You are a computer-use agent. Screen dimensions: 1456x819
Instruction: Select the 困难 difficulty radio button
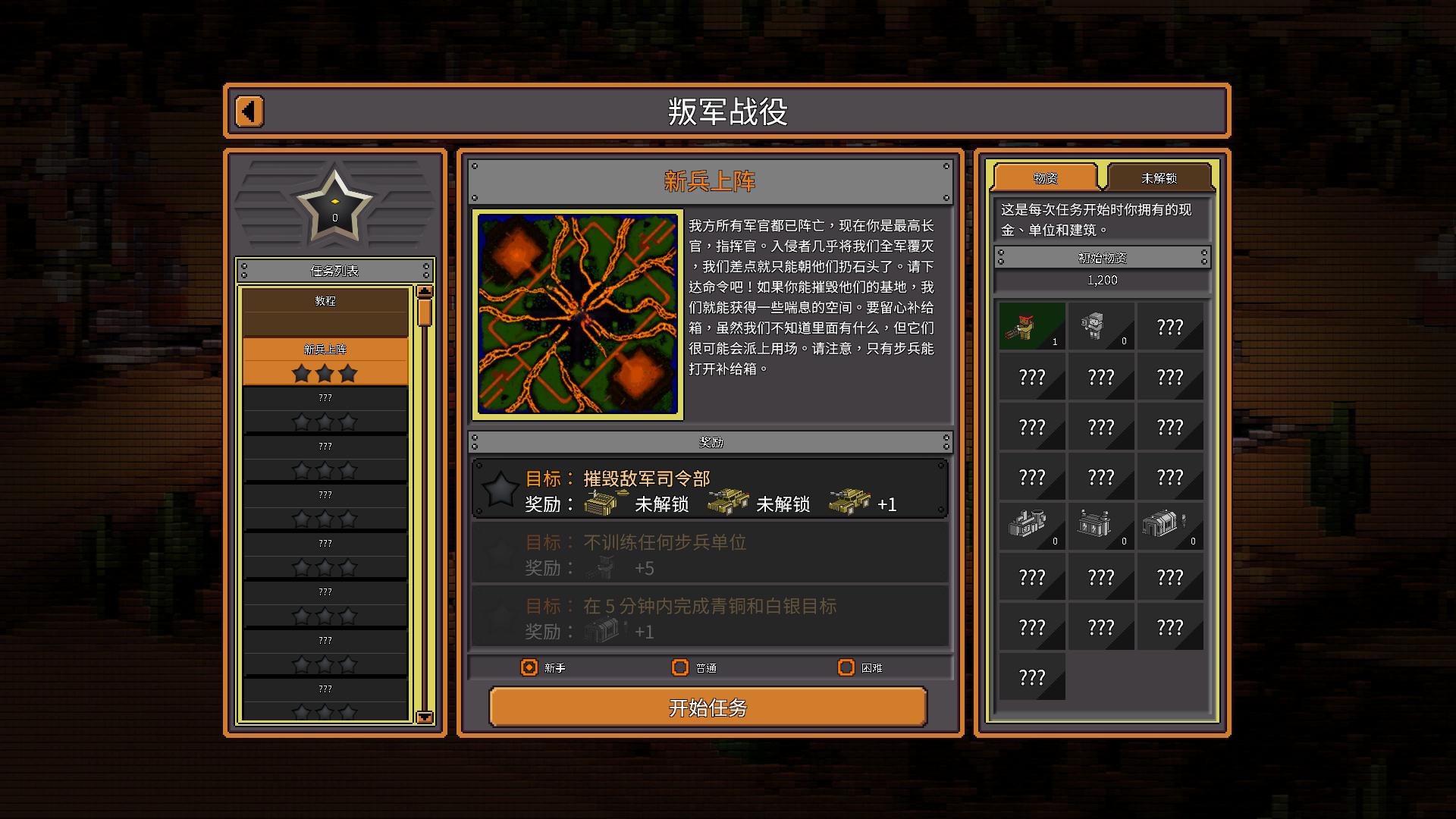pos(847,668)
